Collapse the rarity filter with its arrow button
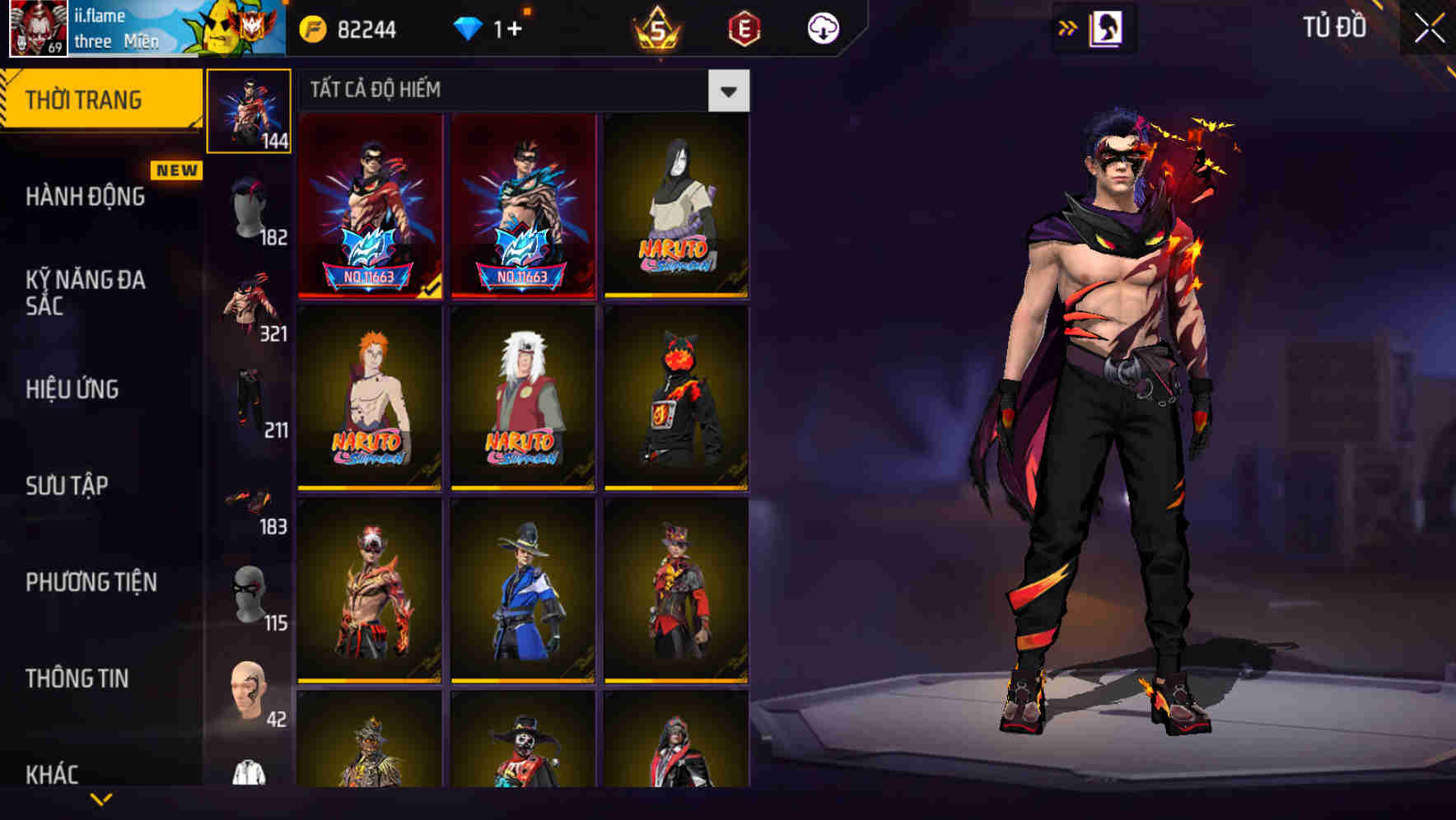The image size is (1456, 820). click(x=728, y=92)
